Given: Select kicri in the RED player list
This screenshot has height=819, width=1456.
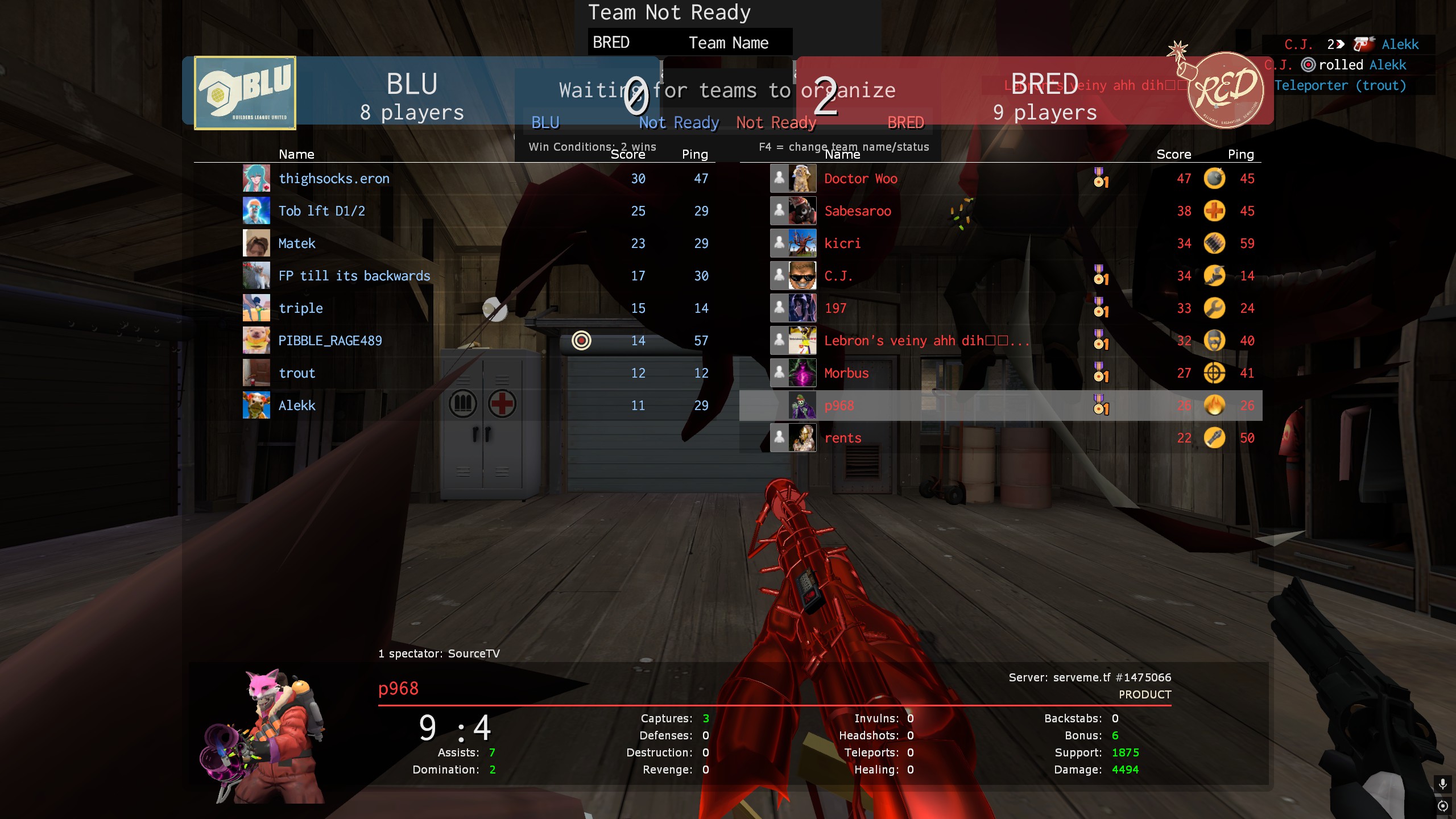Looking at the screenshot, I should pyautogui.click(x=842, y=243).
